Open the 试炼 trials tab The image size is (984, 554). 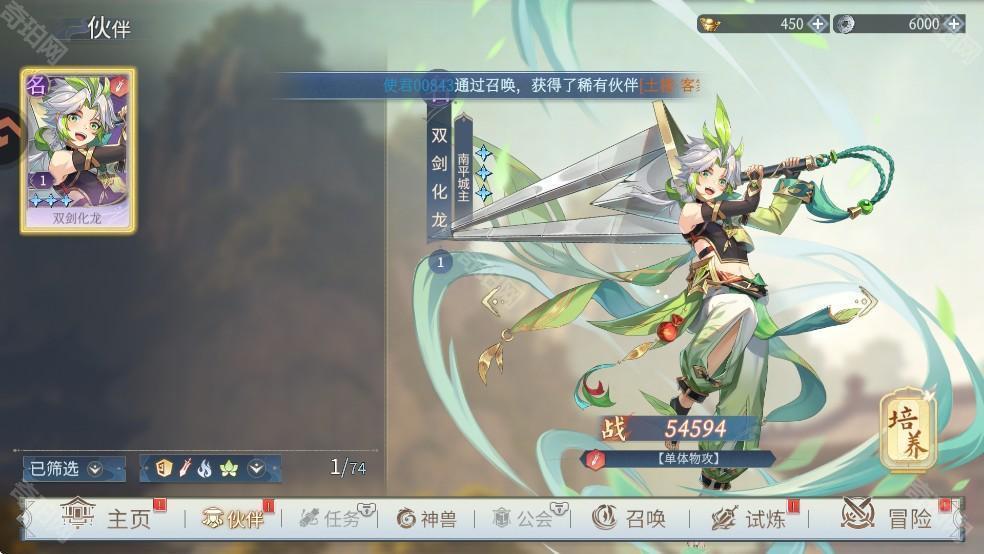click(749, 518)
